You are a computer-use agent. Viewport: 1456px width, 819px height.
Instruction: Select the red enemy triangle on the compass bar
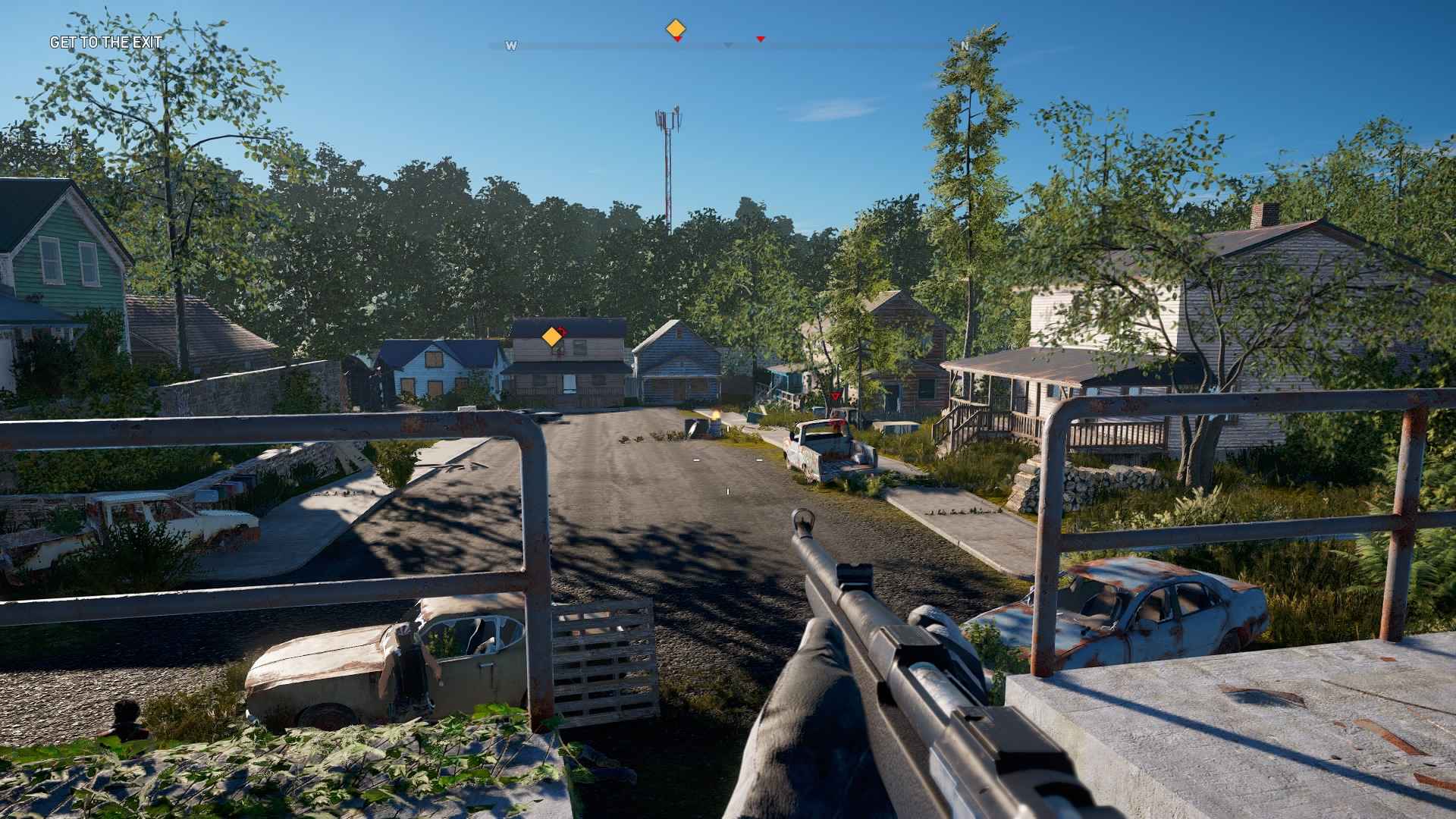tap(761, 39)
